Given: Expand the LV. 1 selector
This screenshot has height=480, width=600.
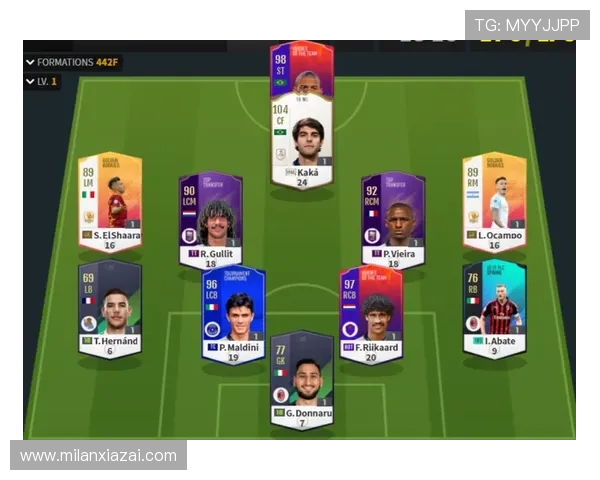Looking at the screenshot, I should pyautogui.click(x=41, y=82).
